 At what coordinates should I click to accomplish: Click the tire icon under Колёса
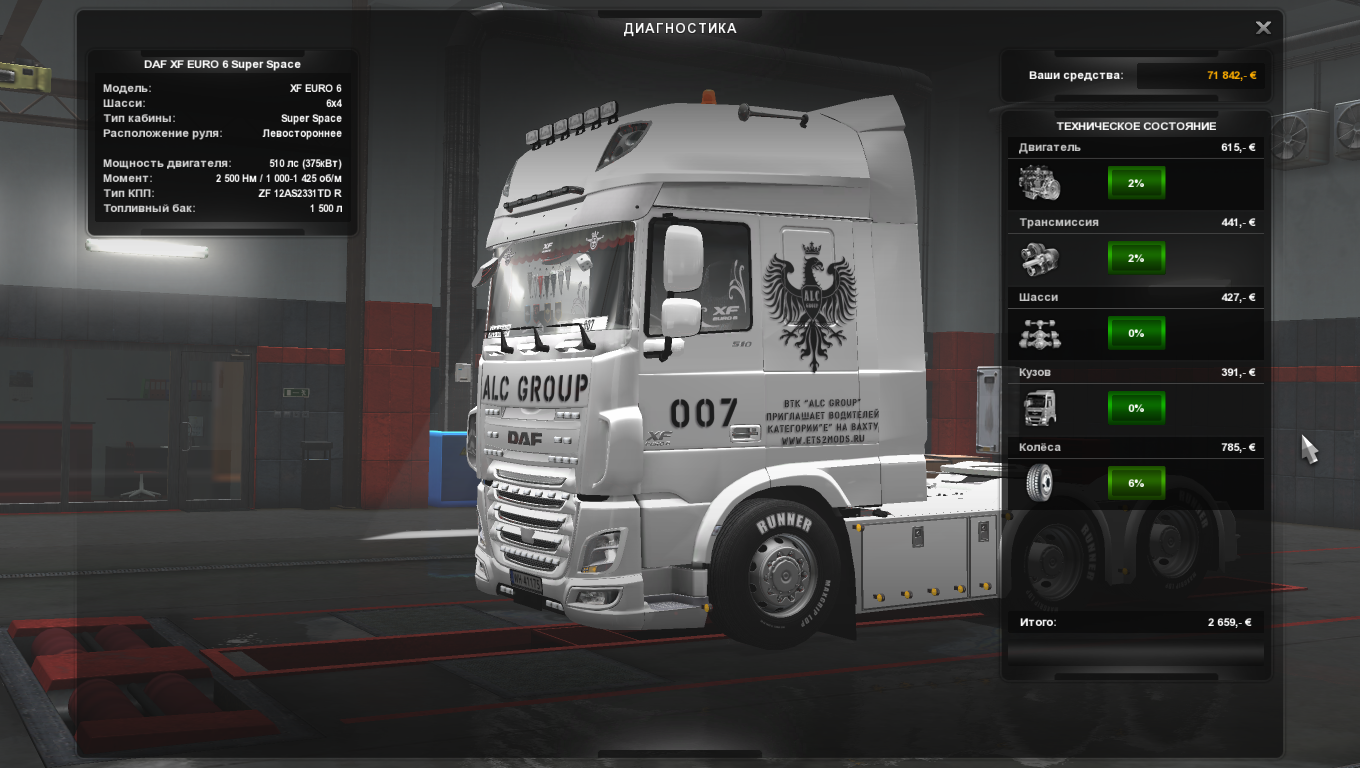[1039, 483]
